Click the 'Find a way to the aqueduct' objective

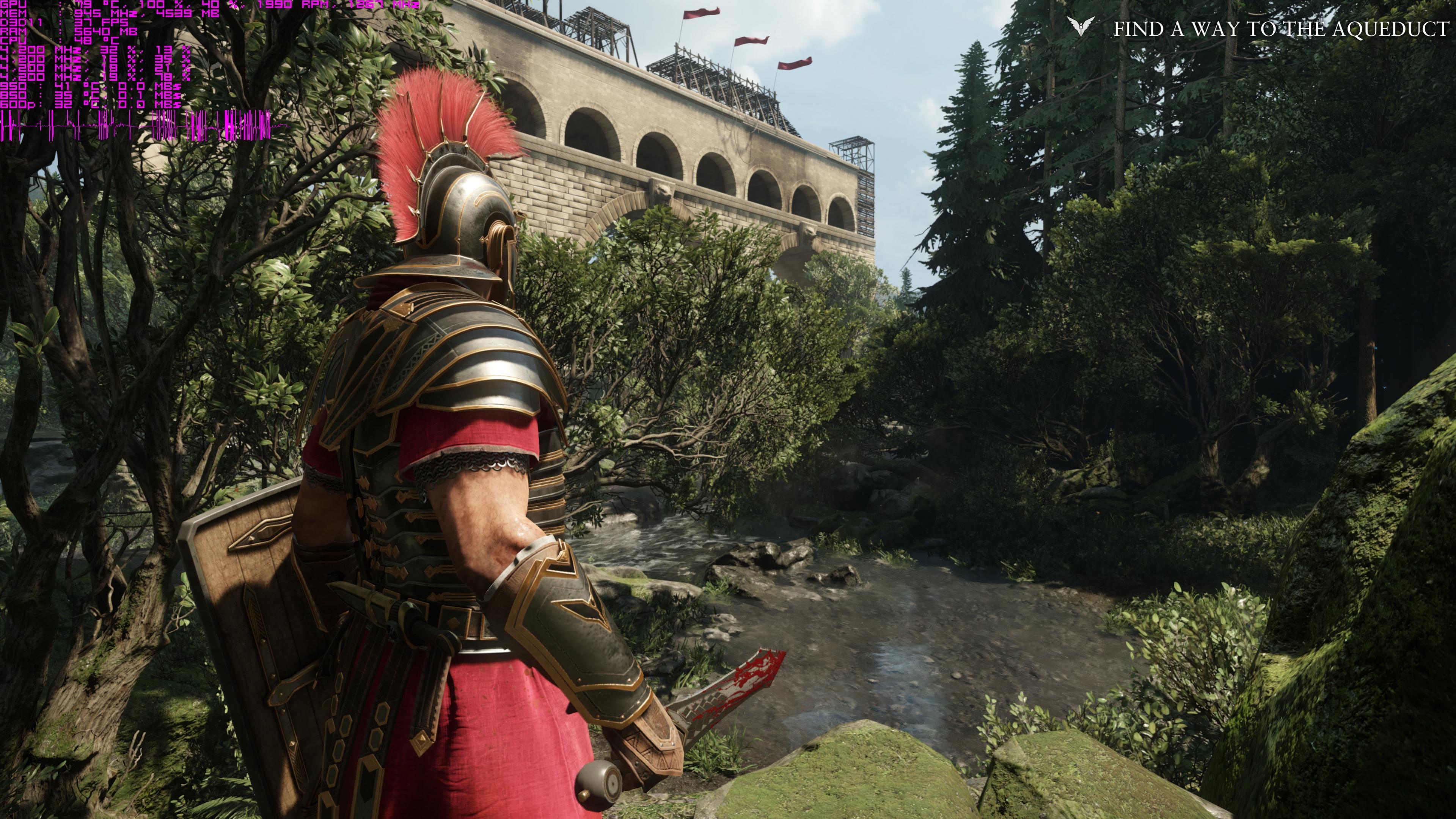[1281, 29]
